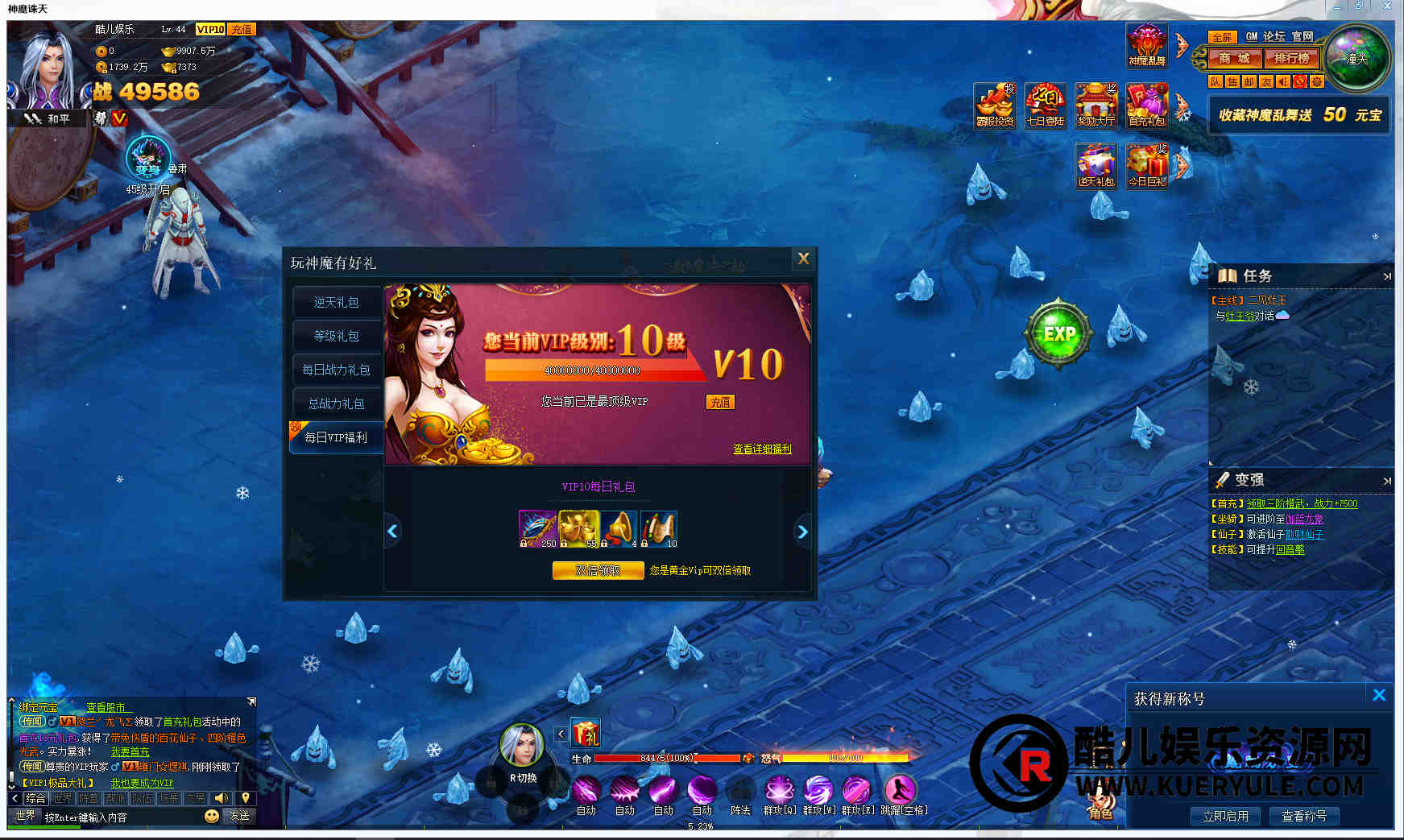Viewport: 1404px width, 840px height.
Task: Send the chat message with 发送
Action: [x=239, y=816]
